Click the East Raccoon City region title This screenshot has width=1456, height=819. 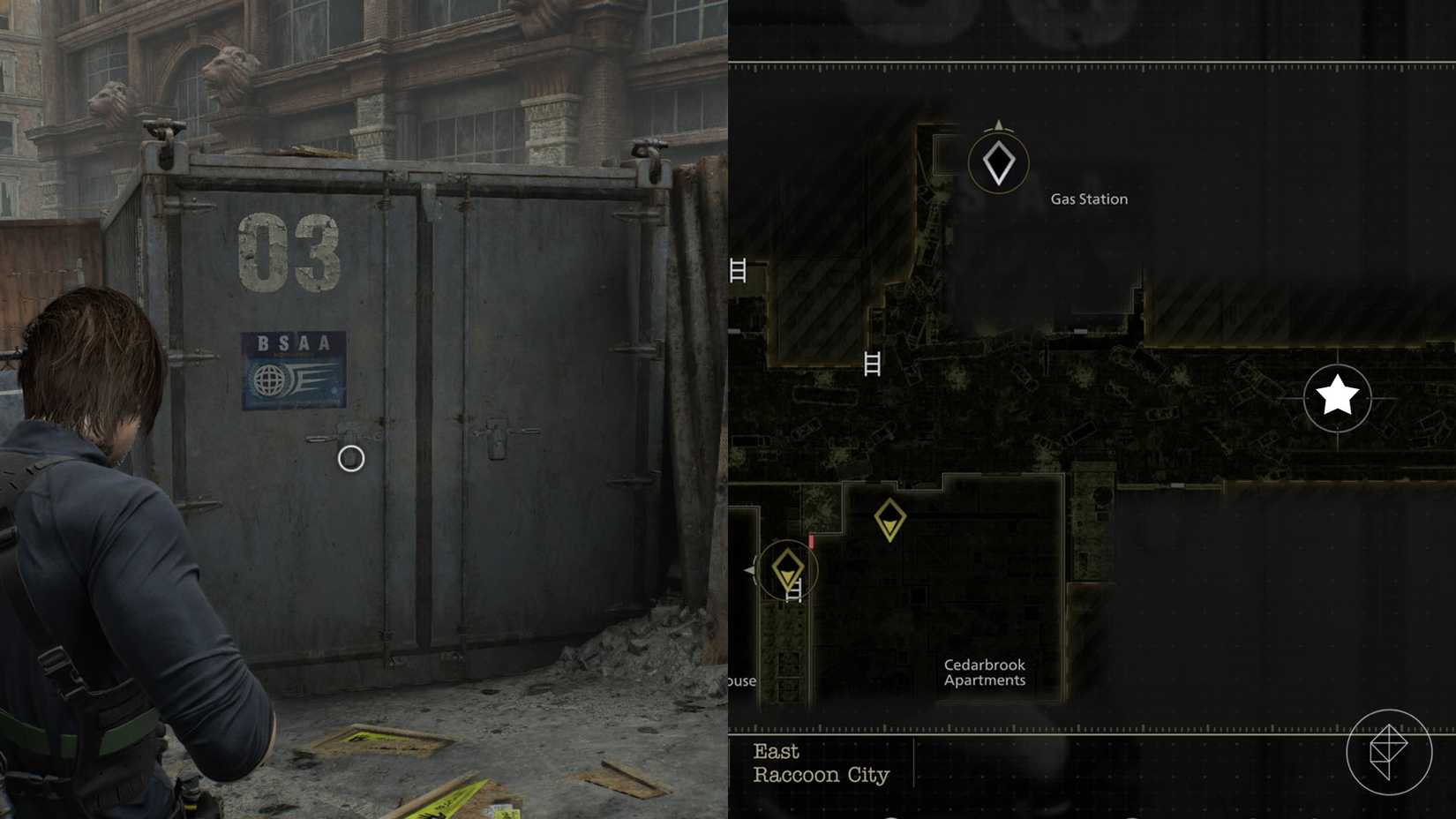tap(820, 763)
